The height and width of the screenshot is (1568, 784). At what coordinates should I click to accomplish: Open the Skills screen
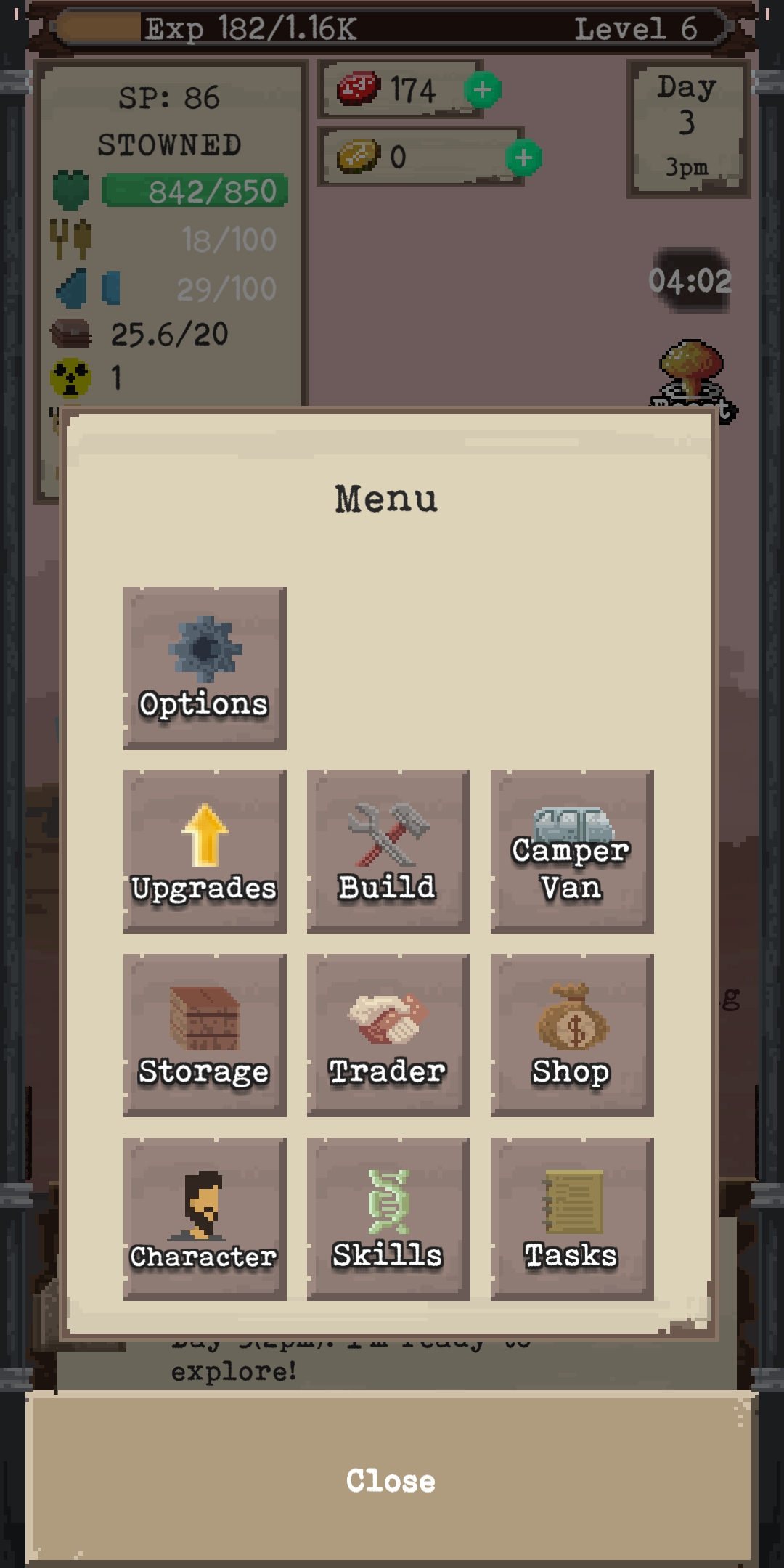[x=388, y=1219]
